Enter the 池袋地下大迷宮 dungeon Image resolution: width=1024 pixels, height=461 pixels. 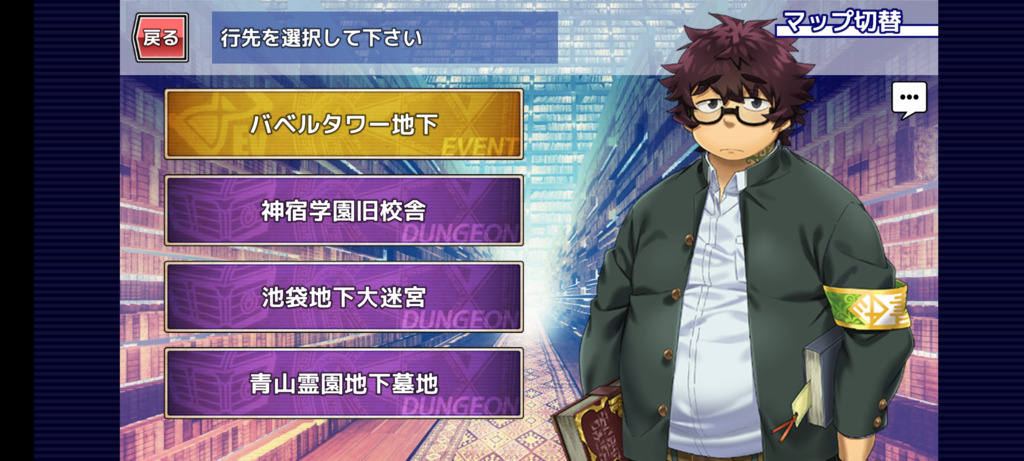point(344,297)
